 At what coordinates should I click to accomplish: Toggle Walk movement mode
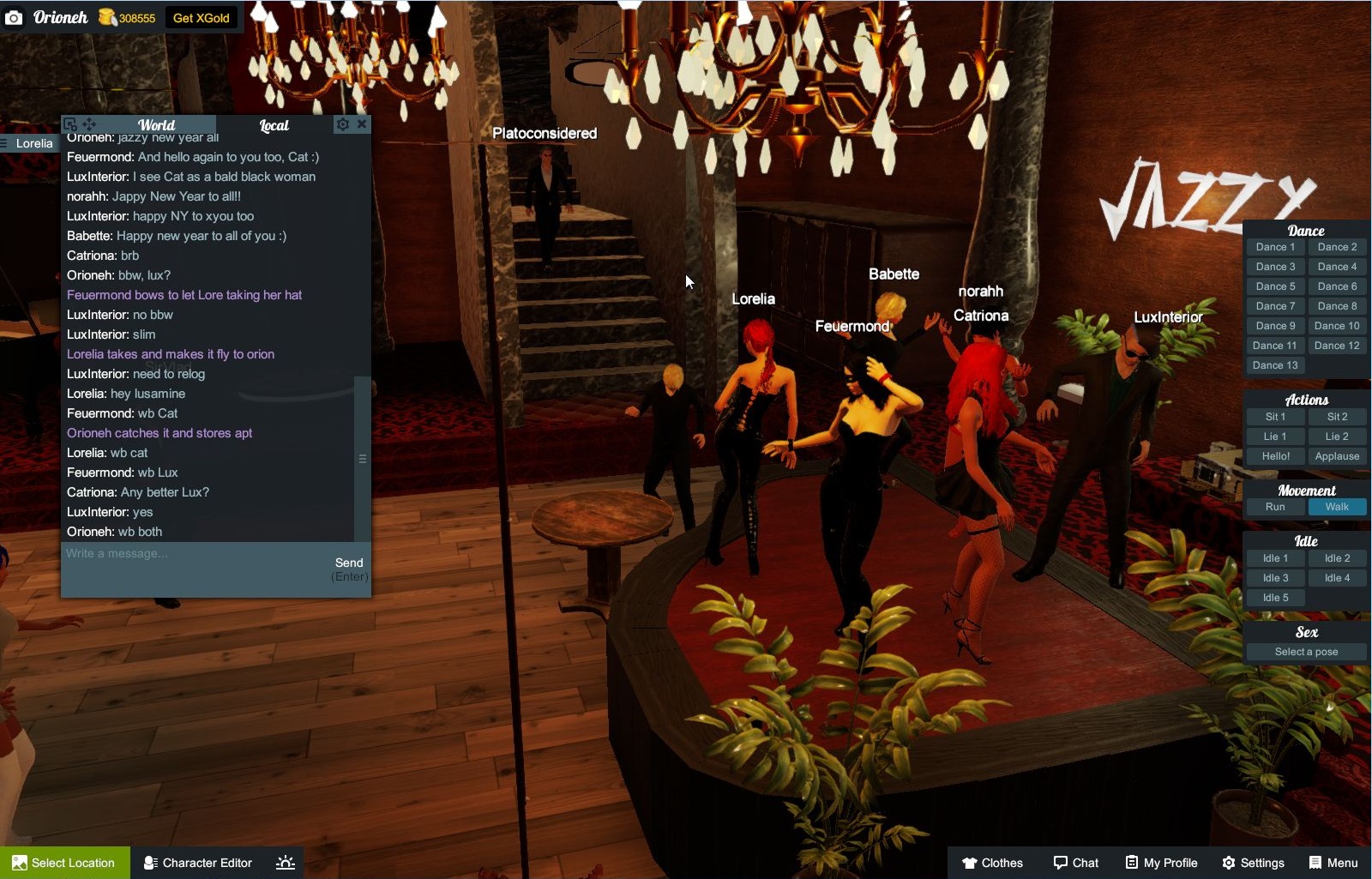[1338, 507]
